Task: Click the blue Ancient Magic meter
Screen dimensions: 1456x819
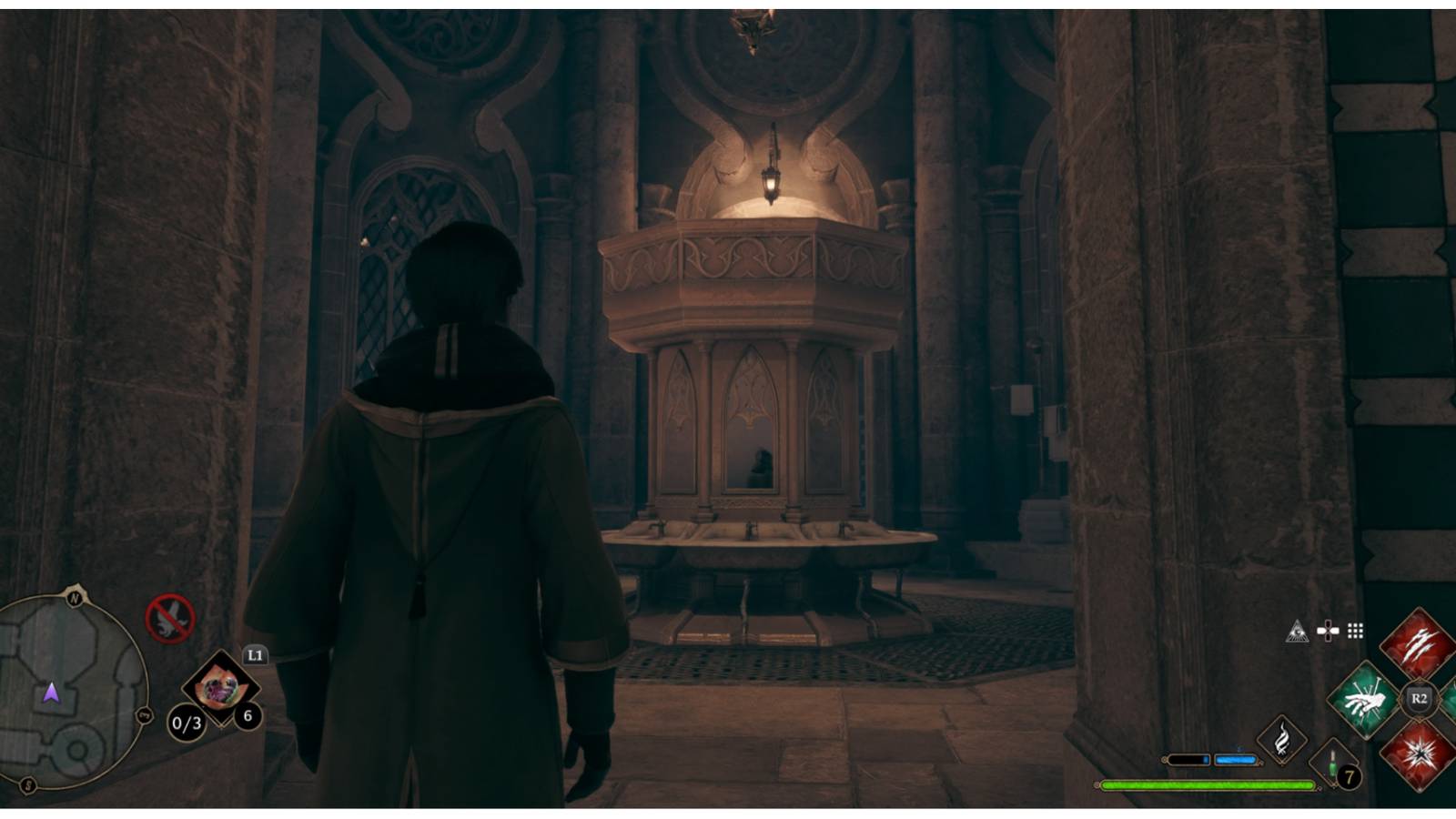Action: [1236, 760]
